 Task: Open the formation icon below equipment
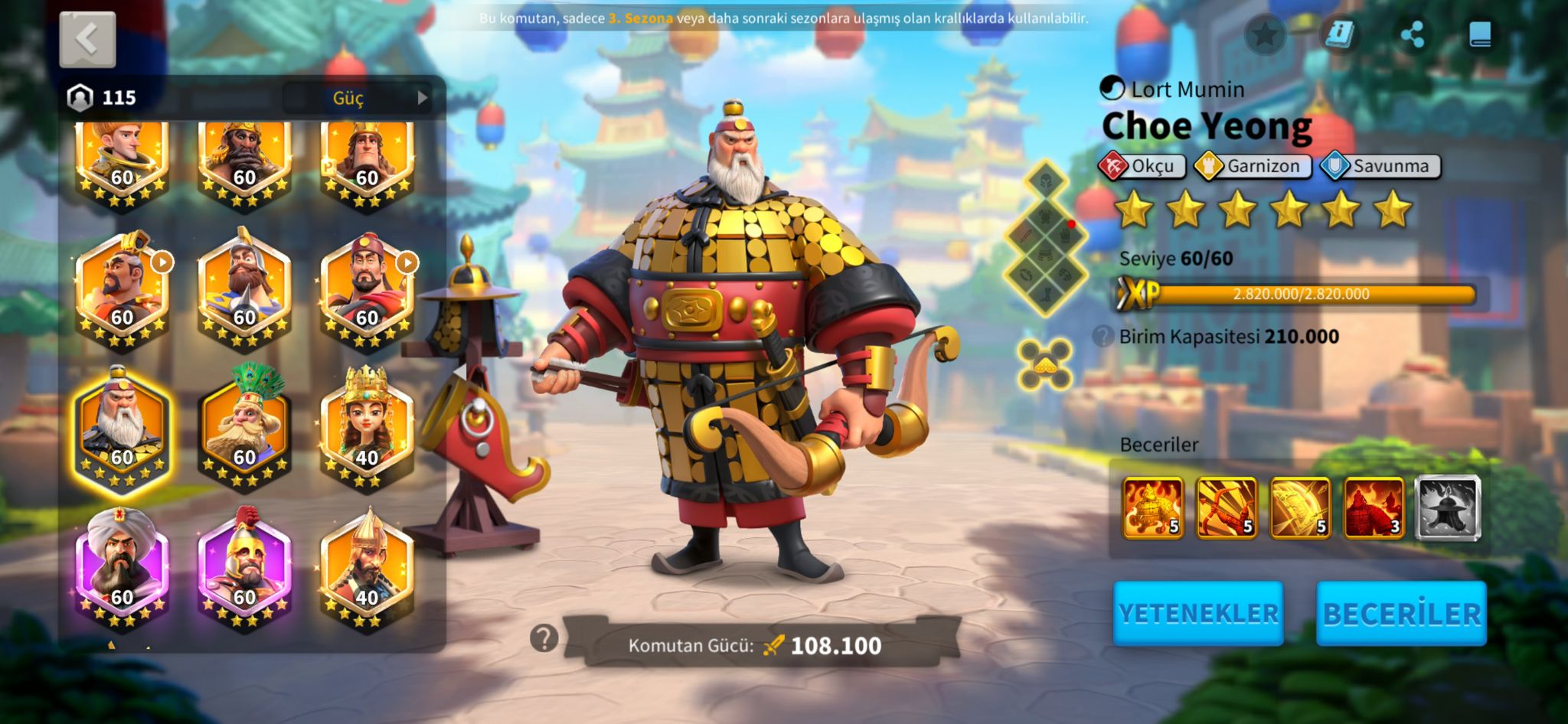point(1045,363)
